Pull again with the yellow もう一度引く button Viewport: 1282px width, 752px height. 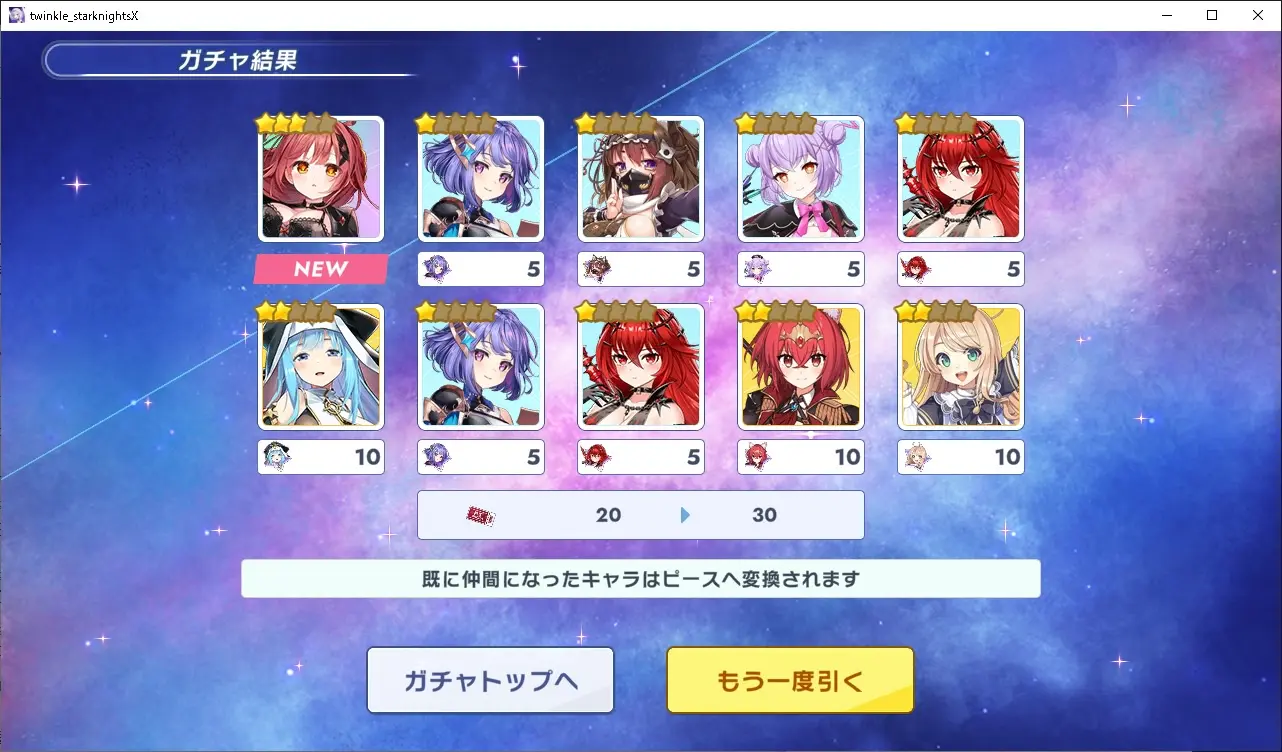click(790, 680)
